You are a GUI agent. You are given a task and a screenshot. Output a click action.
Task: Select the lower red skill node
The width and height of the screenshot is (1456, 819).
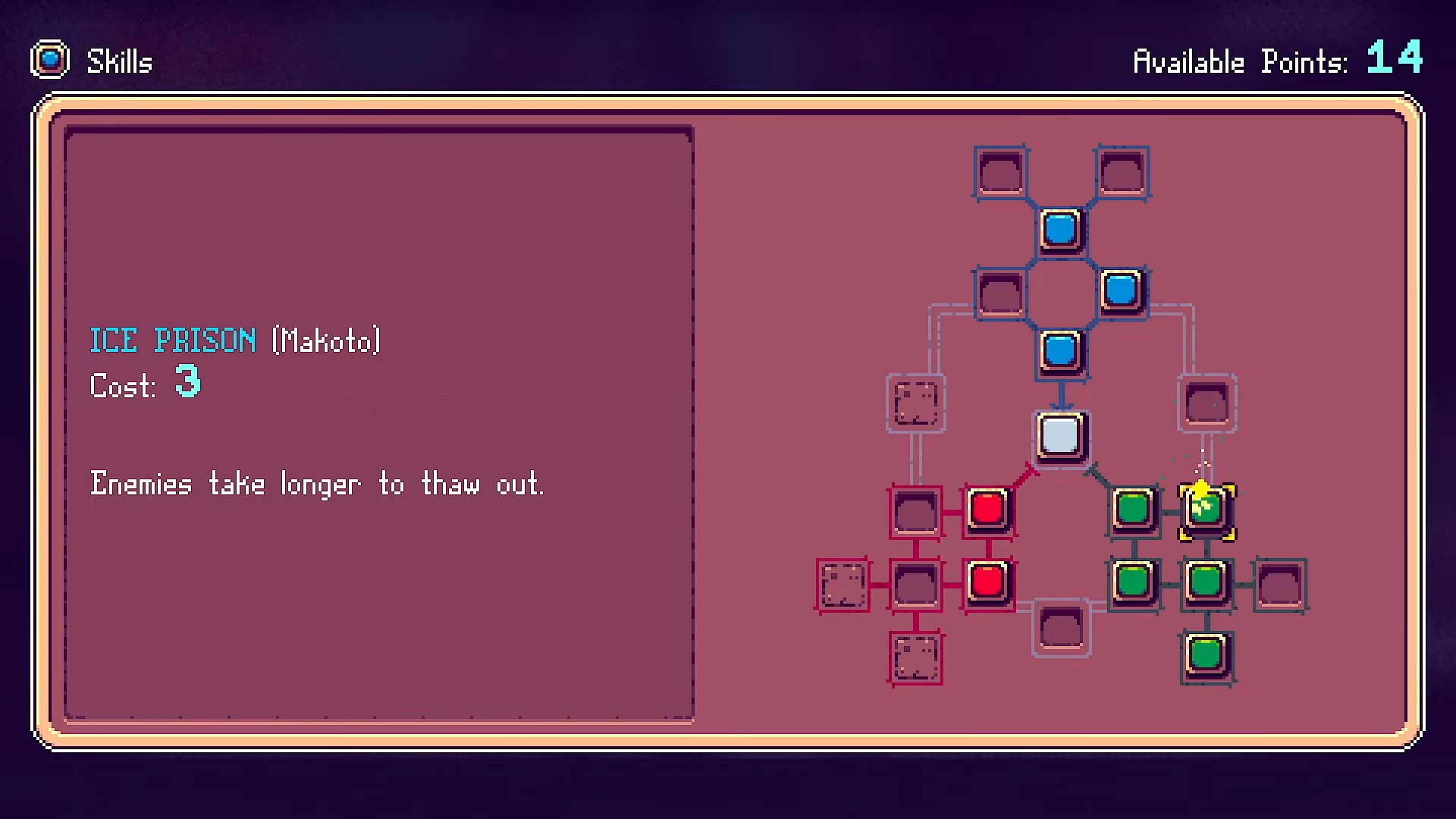(x=988, y=582)
